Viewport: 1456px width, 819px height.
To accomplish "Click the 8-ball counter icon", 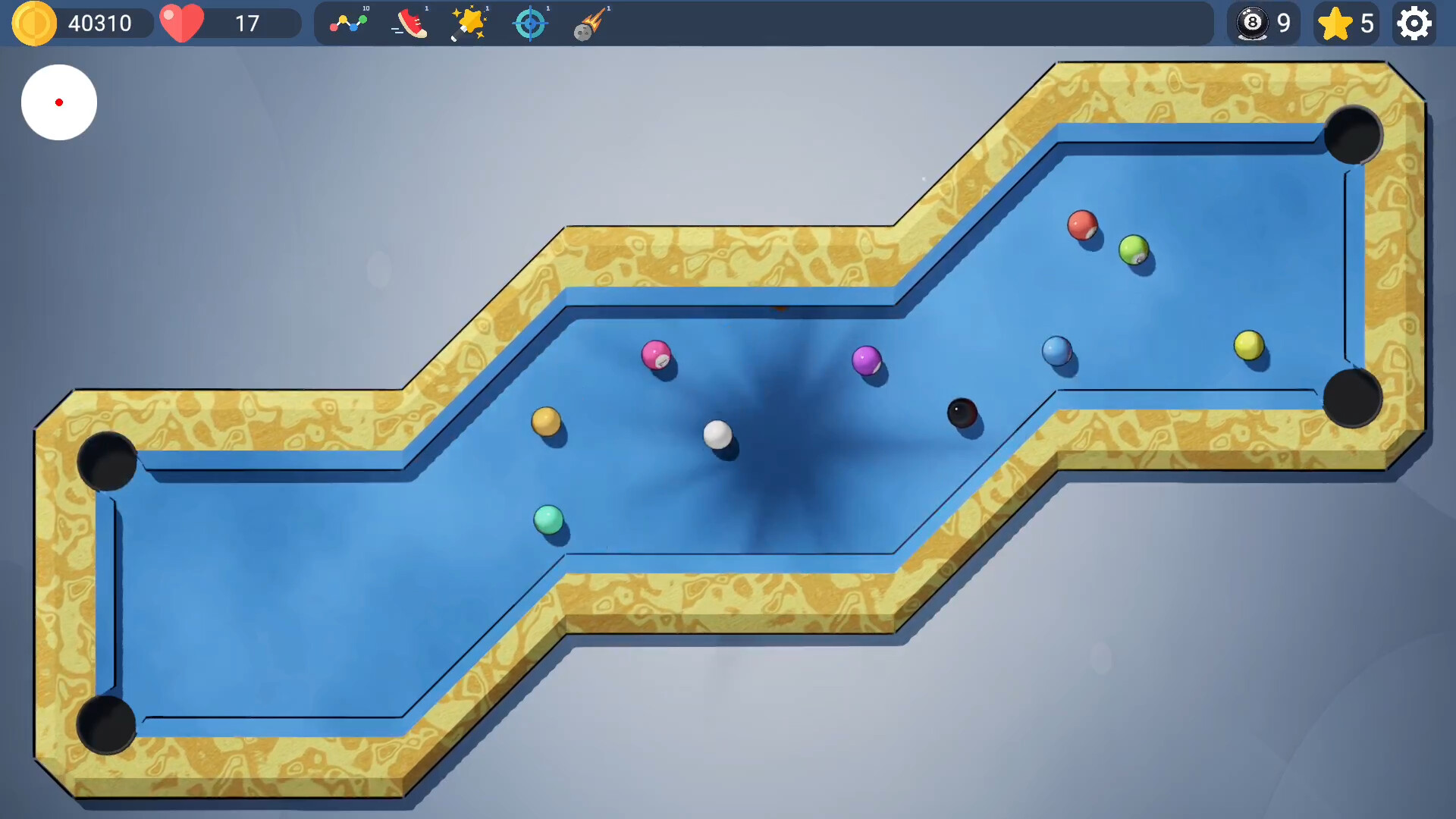I will 1253,24.
